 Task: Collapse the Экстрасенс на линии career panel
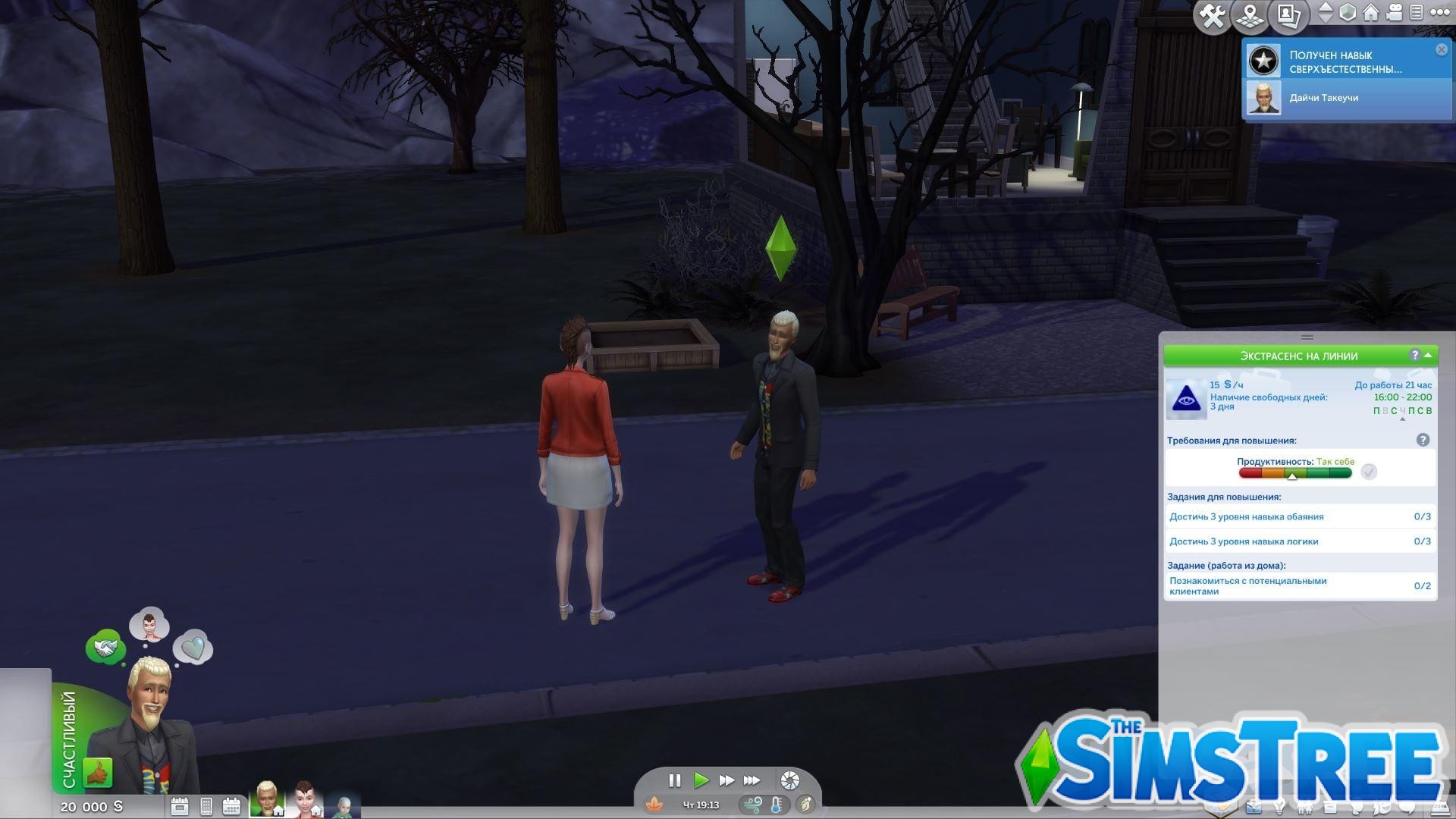tap(1429, 356)
